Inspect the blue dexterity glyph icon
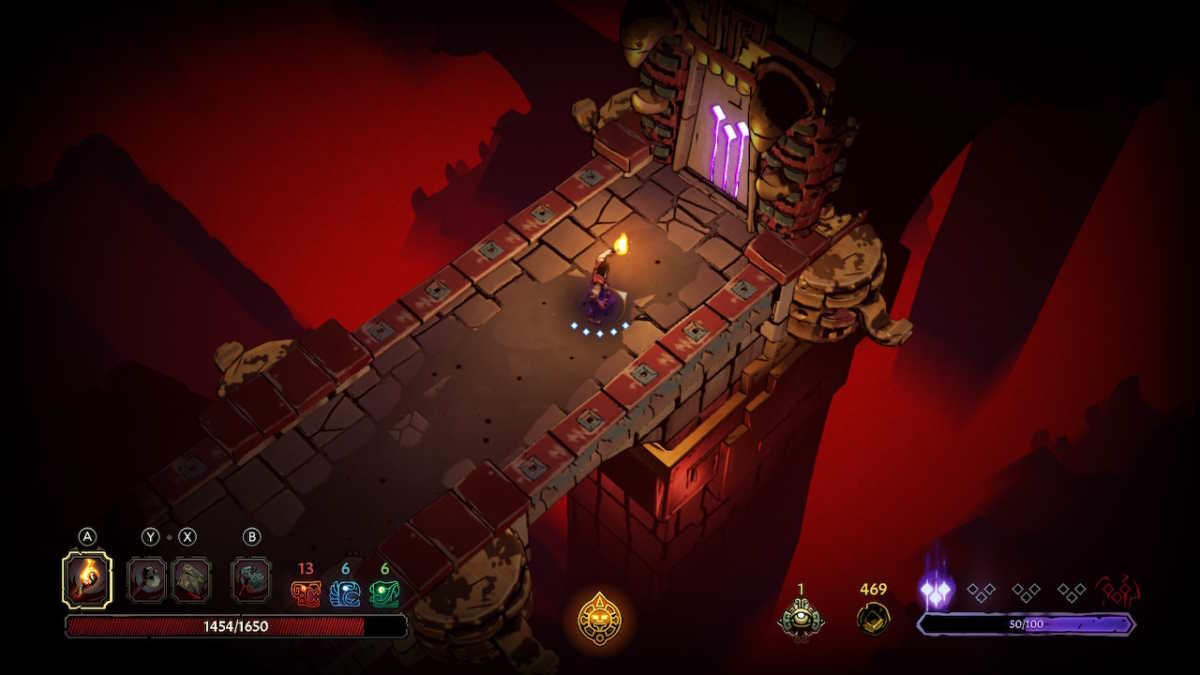Viewport: 1200px width, 675px height. coord(345,594)
